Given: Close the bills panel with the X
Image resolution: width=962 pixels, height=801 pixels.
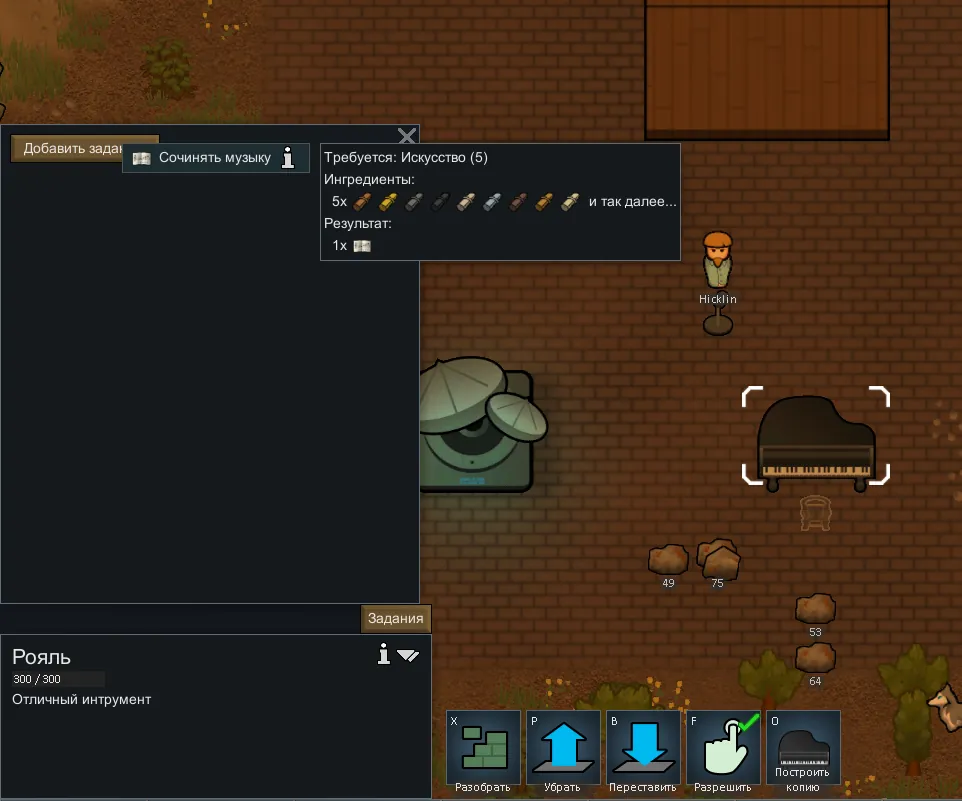Looking at the screenshot, I should tap(407, 136).
